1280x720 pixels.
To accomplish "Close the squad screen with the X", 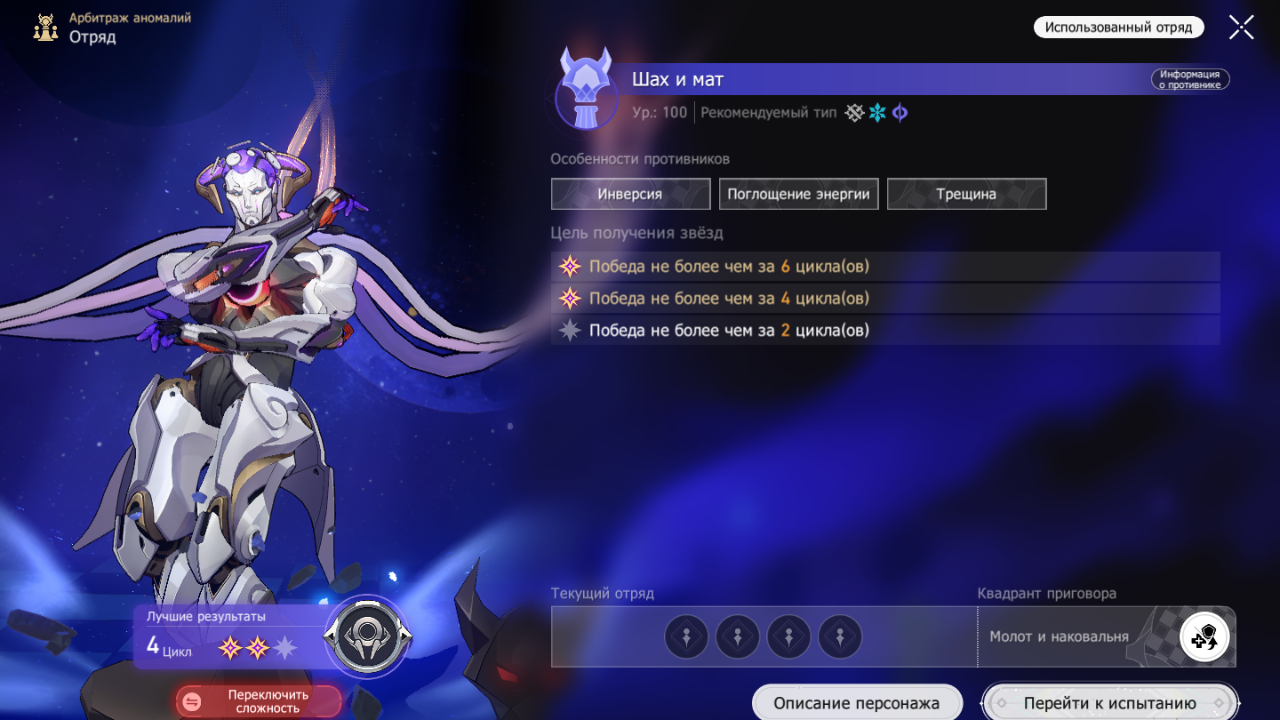I will pos(1241,27).
